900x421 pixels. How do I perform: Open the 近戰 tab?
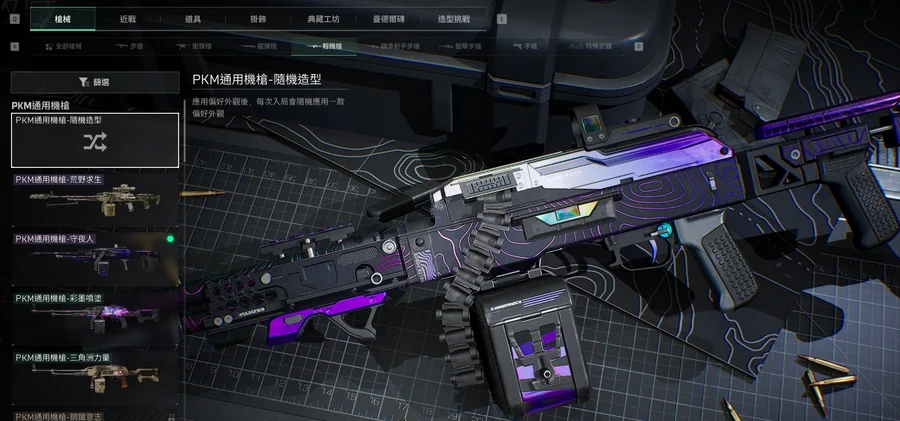[128, 18]
